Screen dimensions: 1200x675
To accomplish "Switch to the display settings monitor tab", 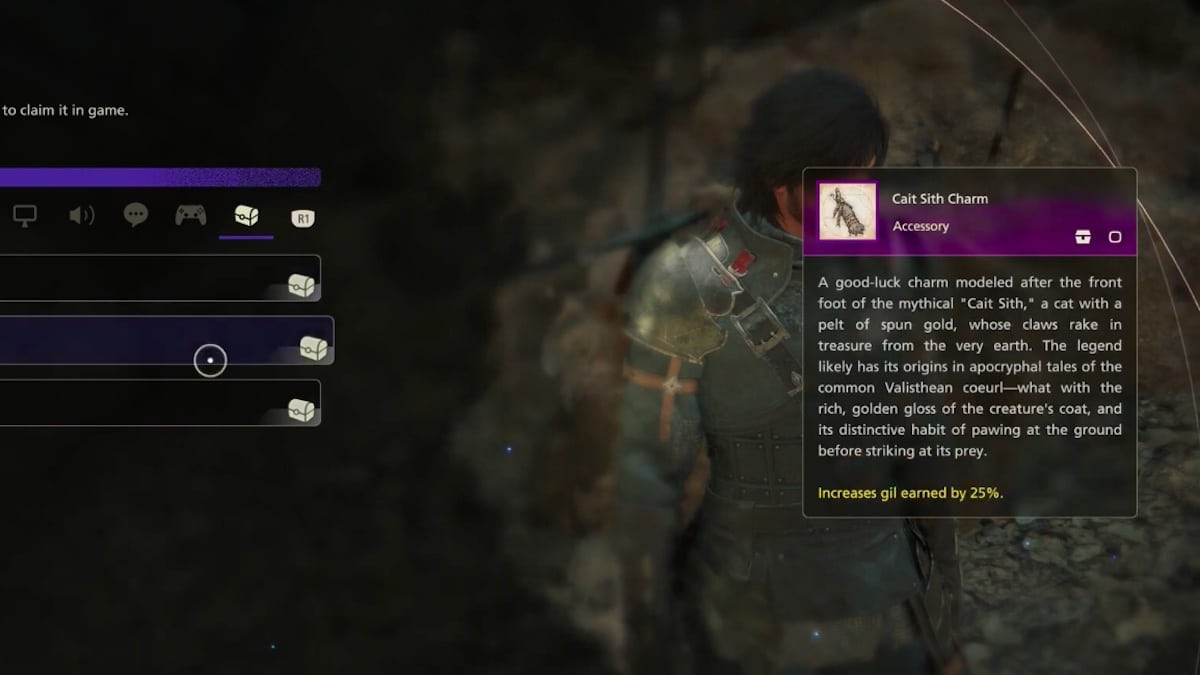I will coord(25,215).
